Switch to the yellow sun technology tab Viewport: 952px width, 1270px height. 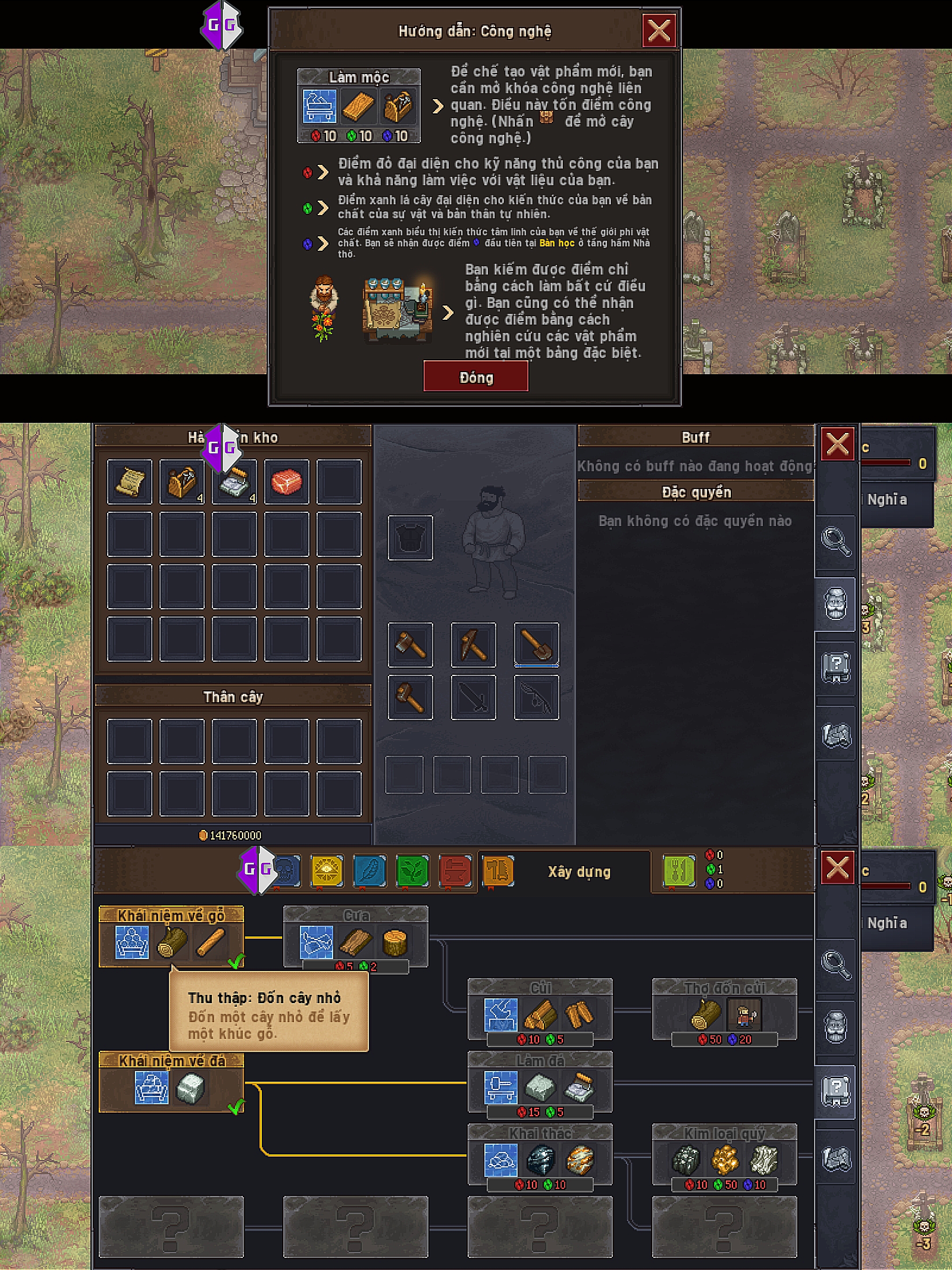click(x=327, y=870)
